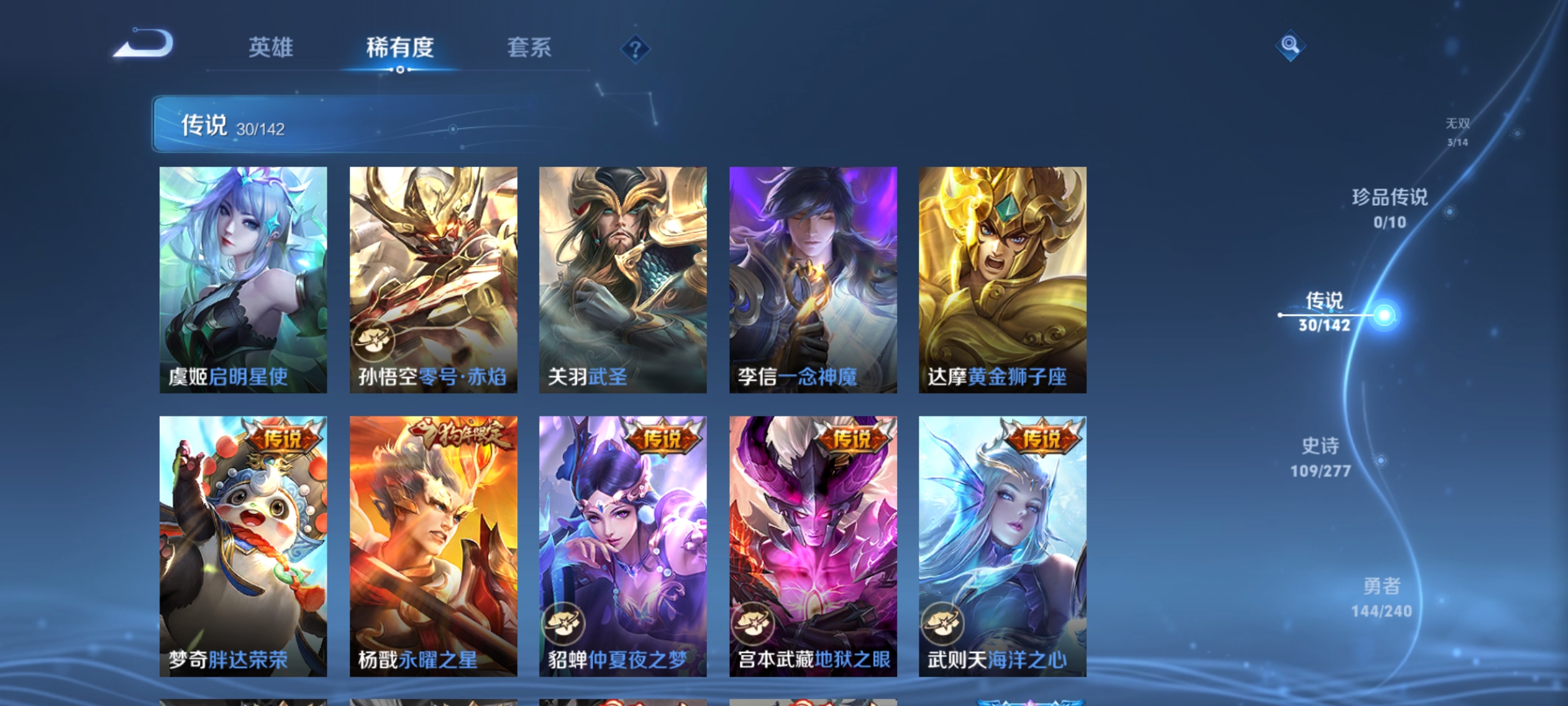Open the 虞姬启明星使 skin card
1568x706 pixels.
242,281
